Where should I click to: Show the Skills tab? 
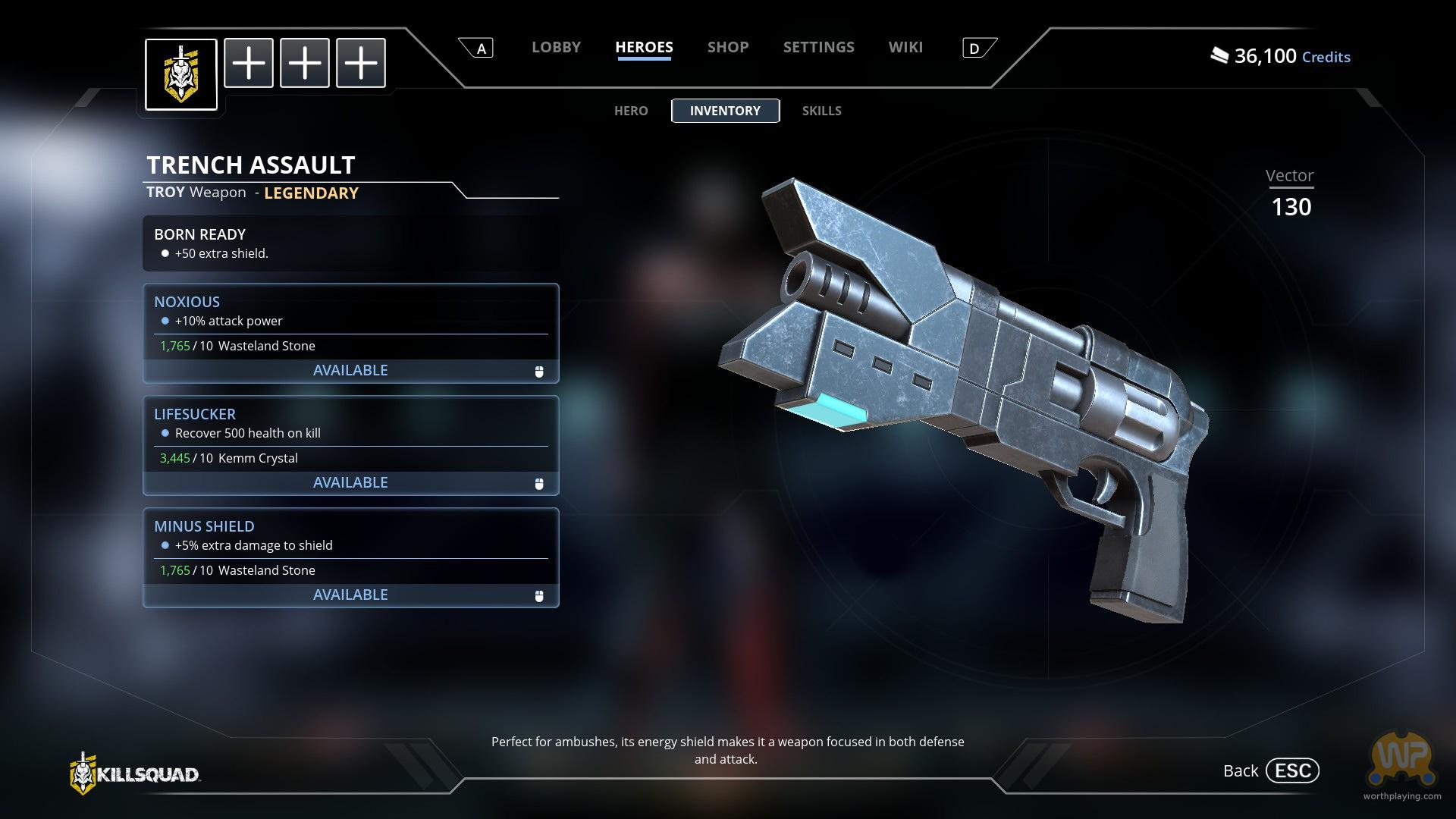coord(821,111)
